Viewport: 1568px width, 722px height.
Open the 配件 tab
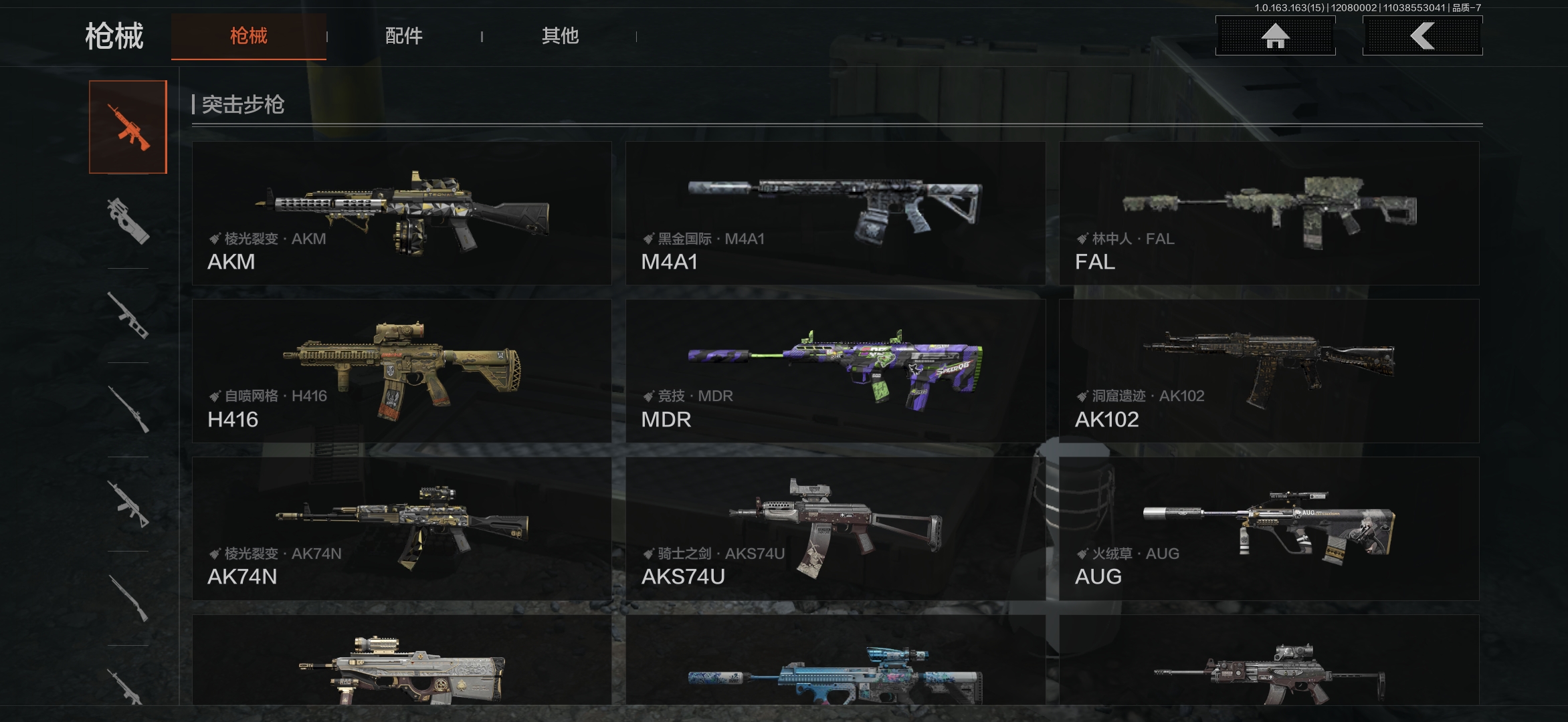coord(403,36)
